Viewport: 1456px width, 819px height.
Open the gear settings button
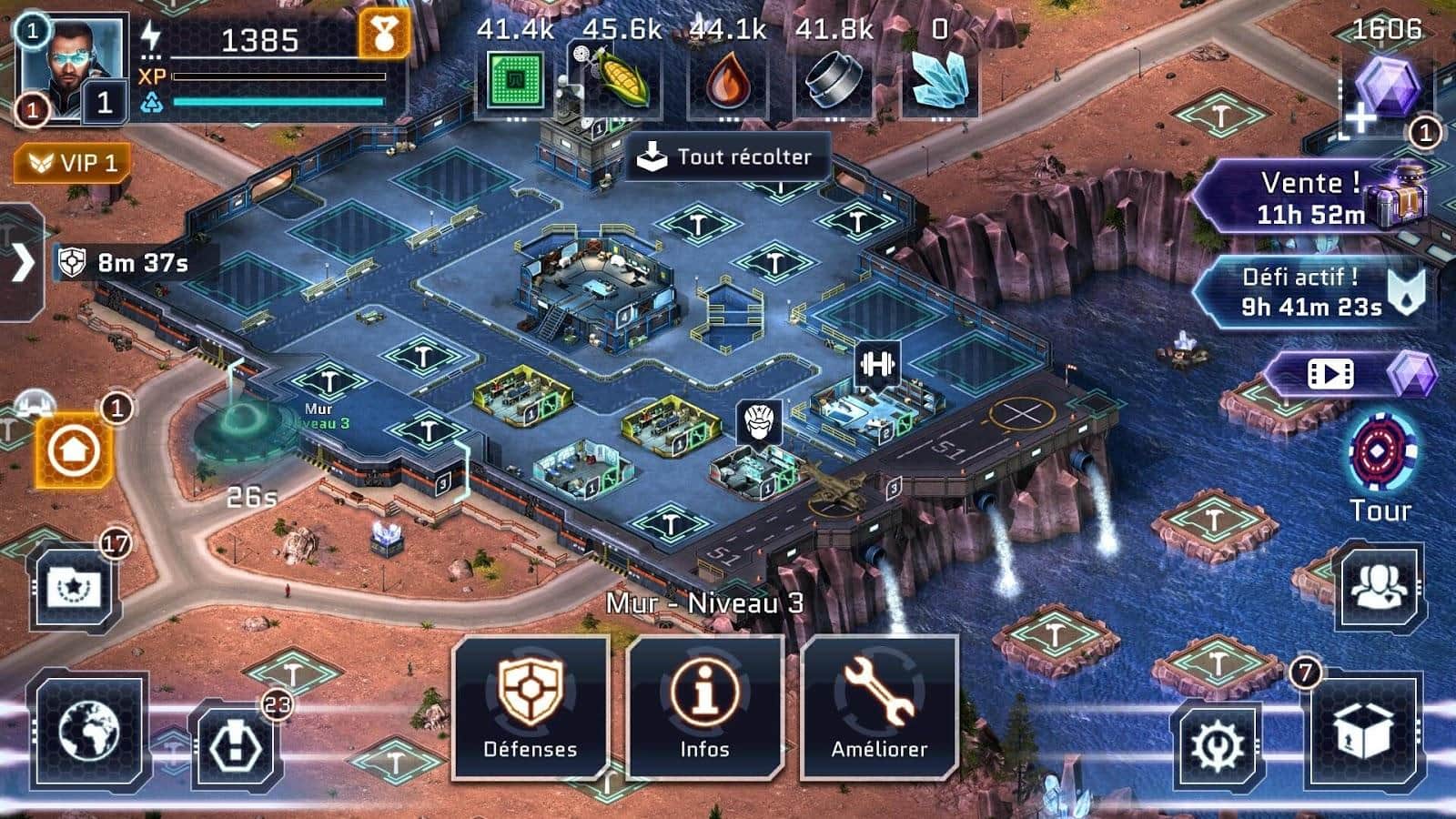coord(1218,746)
